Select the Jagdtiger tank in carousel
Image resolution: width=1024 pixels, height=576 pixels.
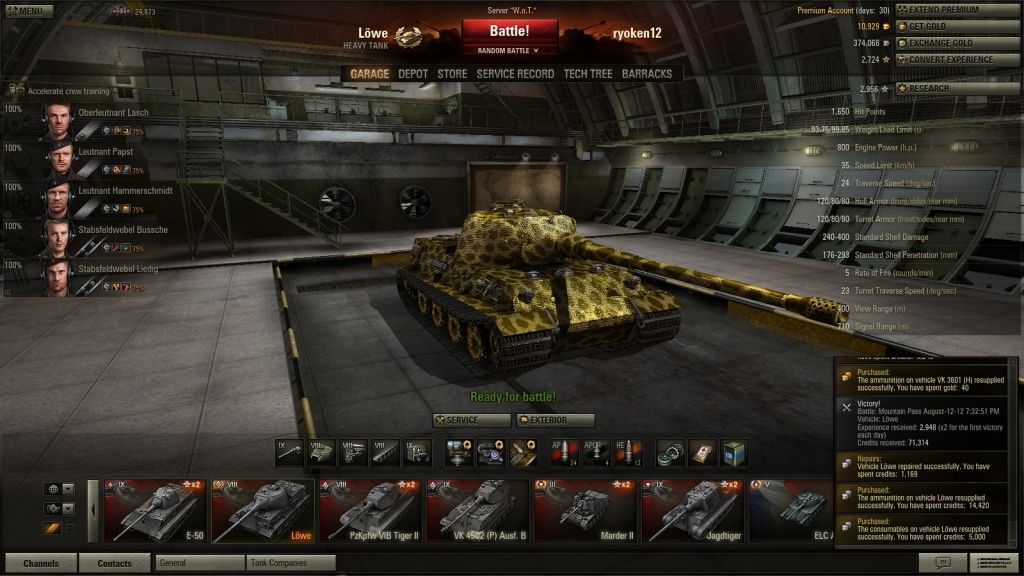coord(692,512)
